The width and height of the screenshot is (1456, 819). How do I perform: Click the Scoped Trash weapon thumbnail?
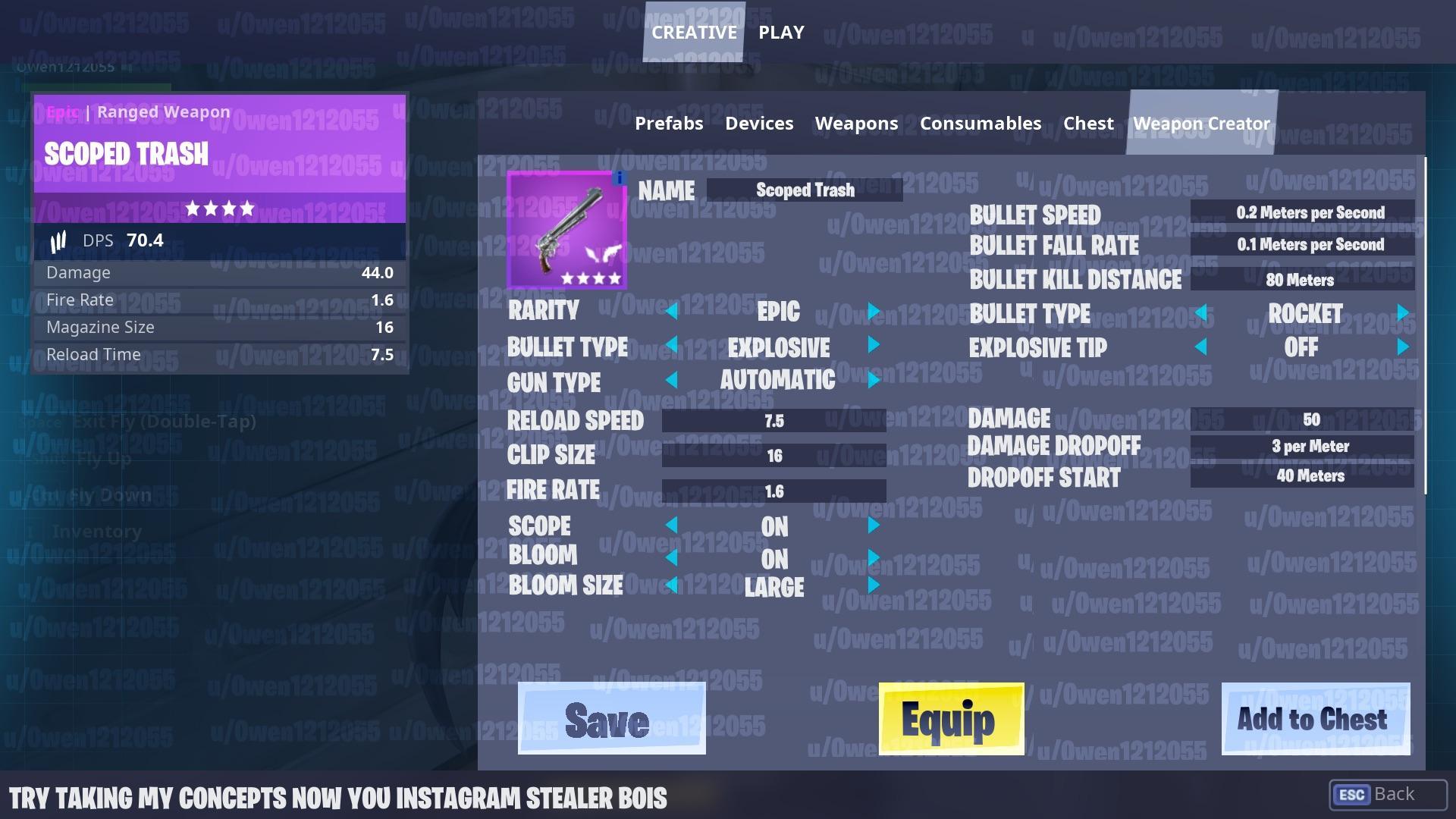(566, 231)
